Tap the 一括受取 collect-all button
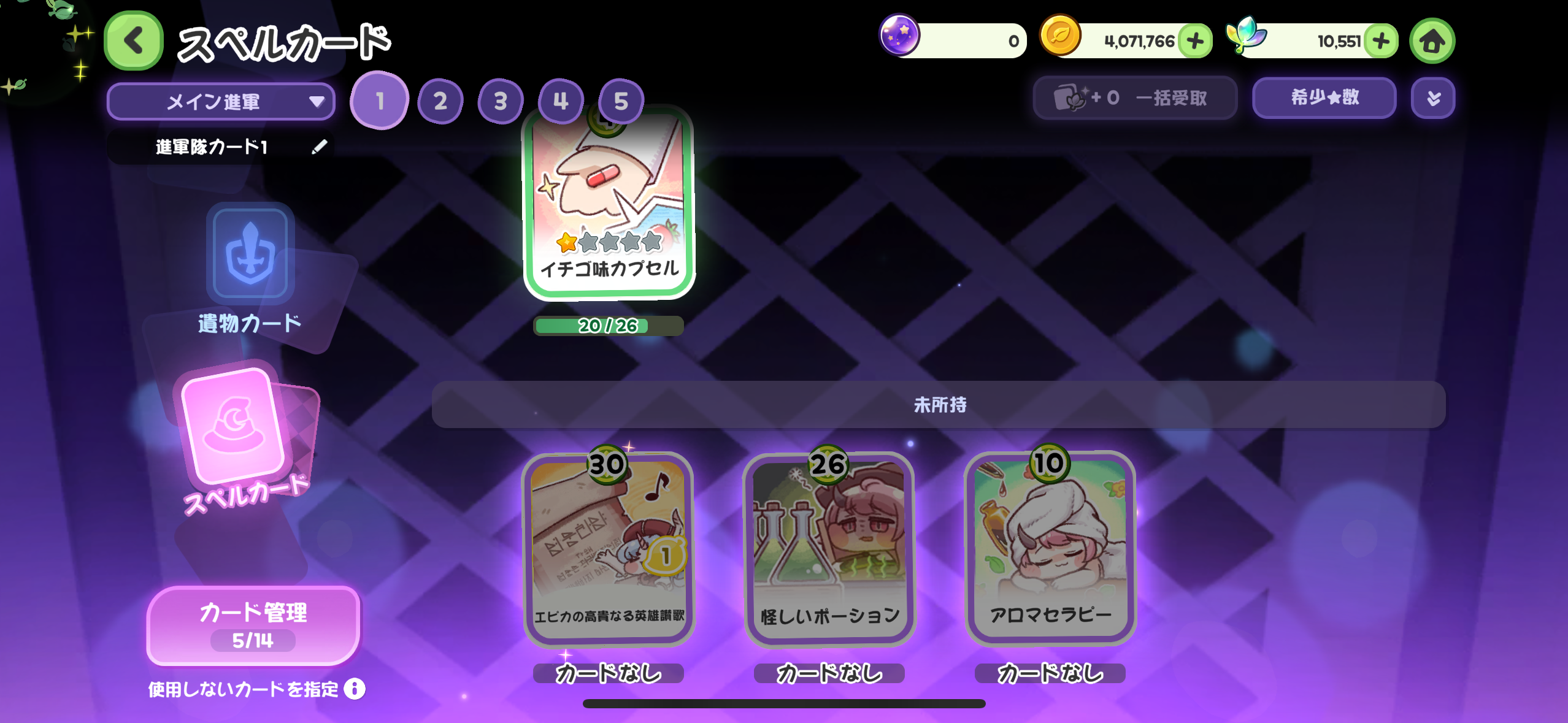 (1134, 98)
